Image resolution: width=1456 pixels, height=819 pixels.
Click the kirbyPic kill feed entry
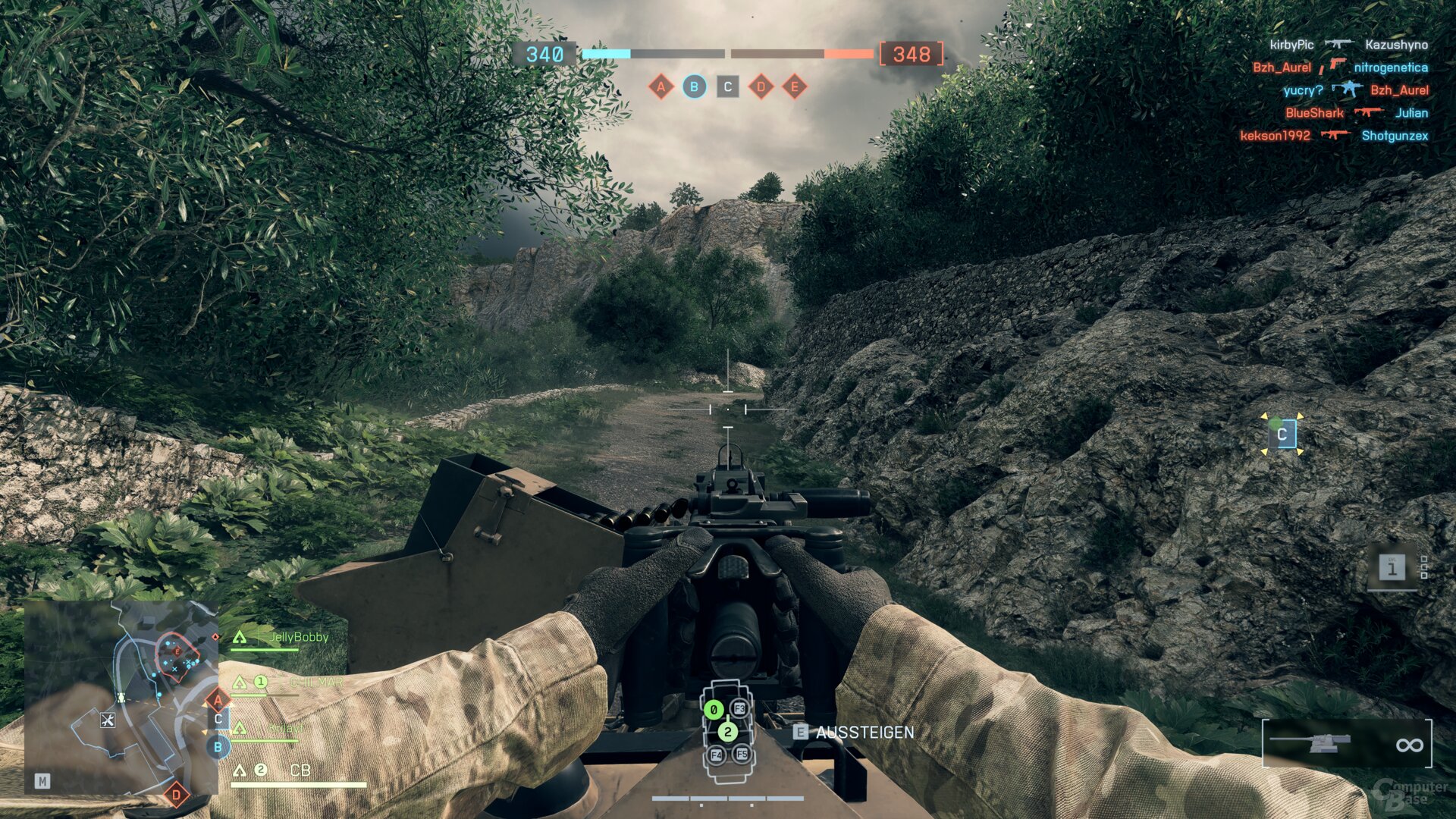click(x=1291, y=45)
